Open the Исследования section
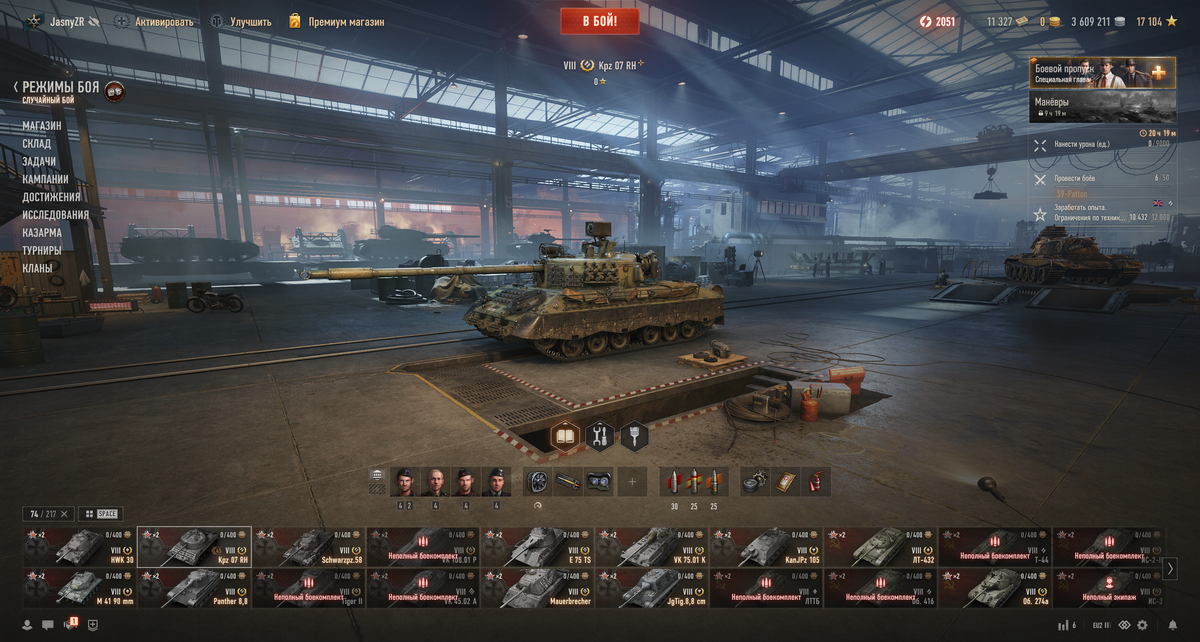Image resolution: width=1200 pixels, height=642 pixels. coord(56,215)
